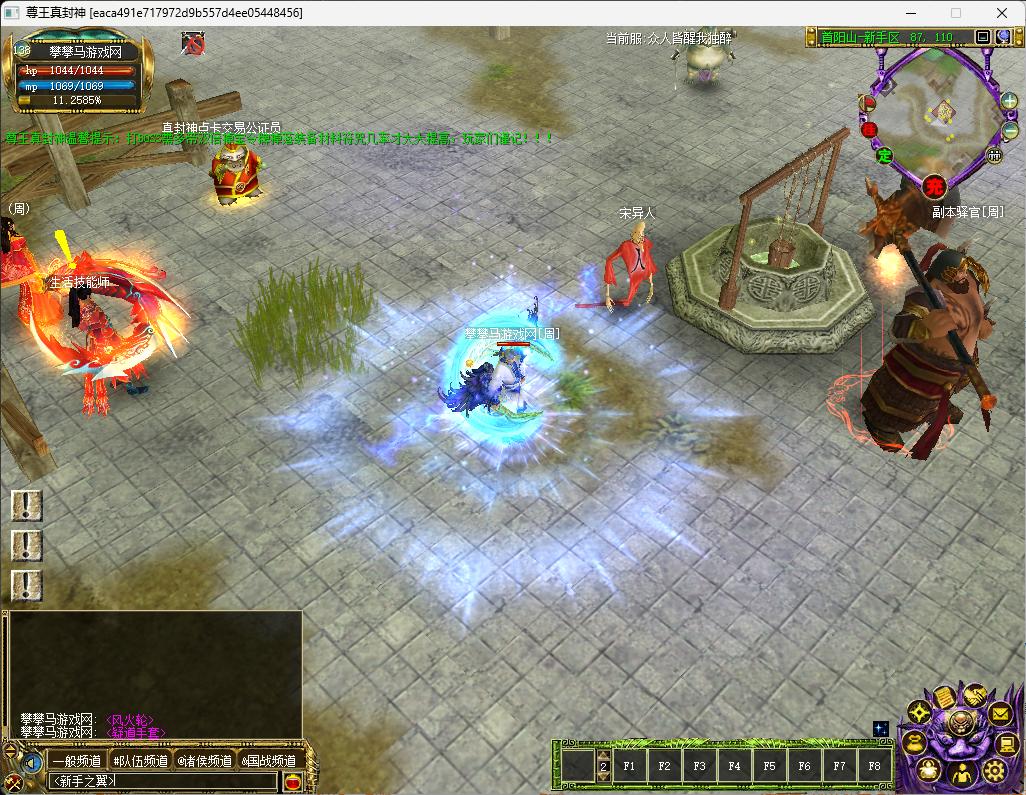1026x795 pixels.
Task: Select the F1 hotbar slot
Action: pos(630,767)
